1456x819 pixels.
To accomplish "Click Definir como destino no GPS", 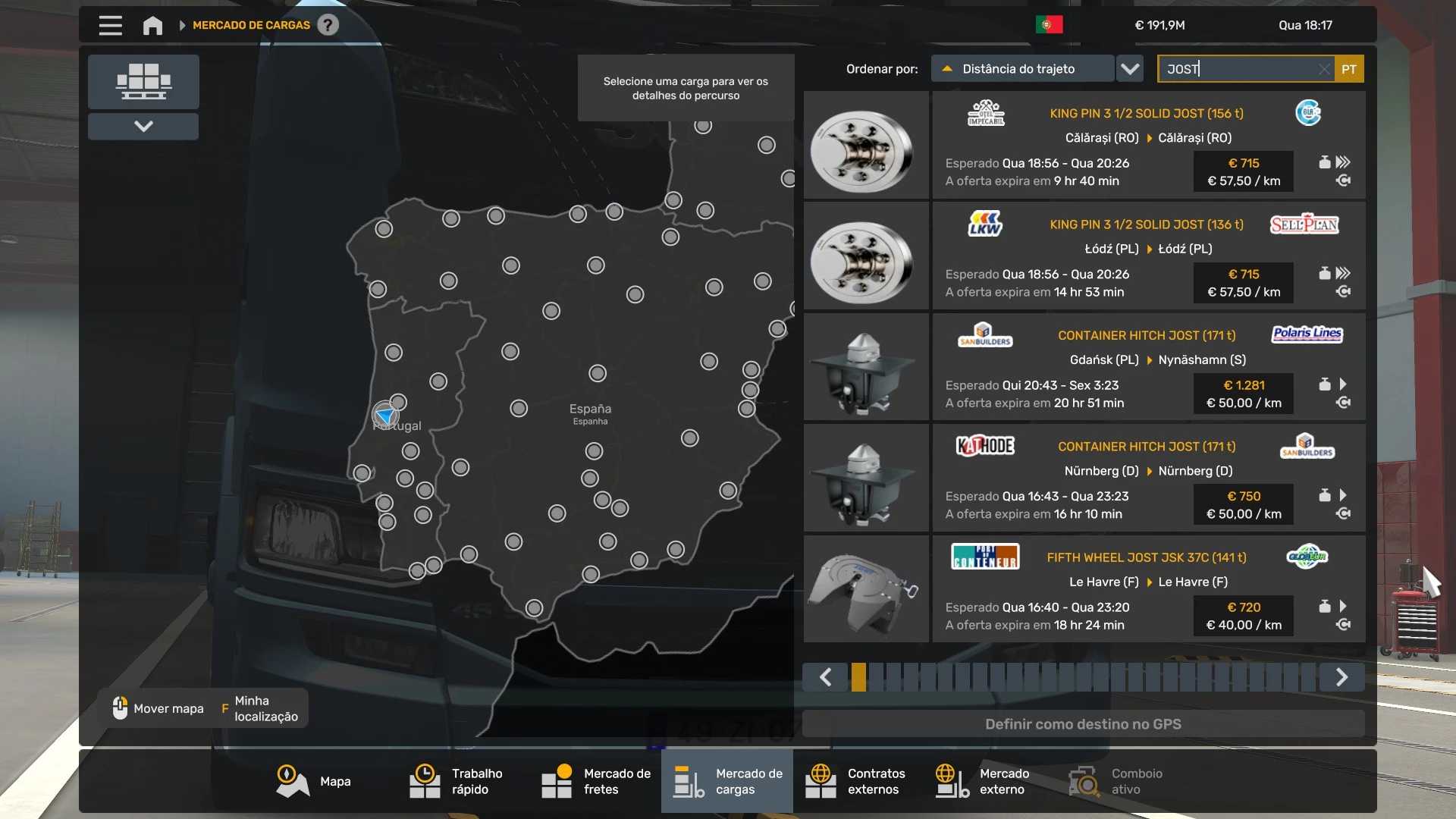I will pyautogui.click(x=1083, y=724).
